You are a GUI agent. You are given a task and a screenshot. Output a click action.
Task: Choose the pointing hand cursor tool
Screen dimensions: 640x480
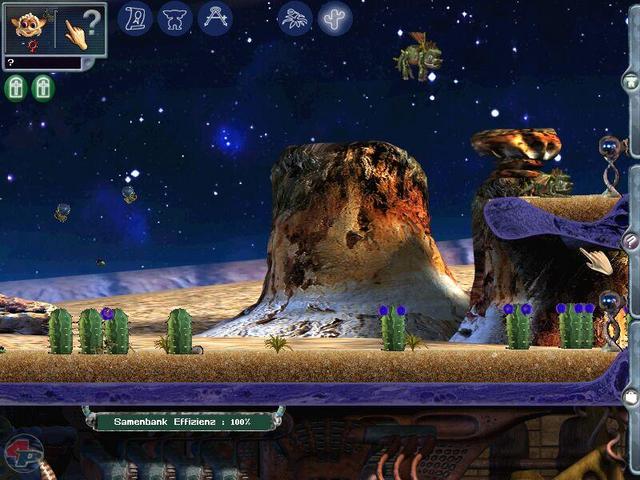[x=74, y=33]
